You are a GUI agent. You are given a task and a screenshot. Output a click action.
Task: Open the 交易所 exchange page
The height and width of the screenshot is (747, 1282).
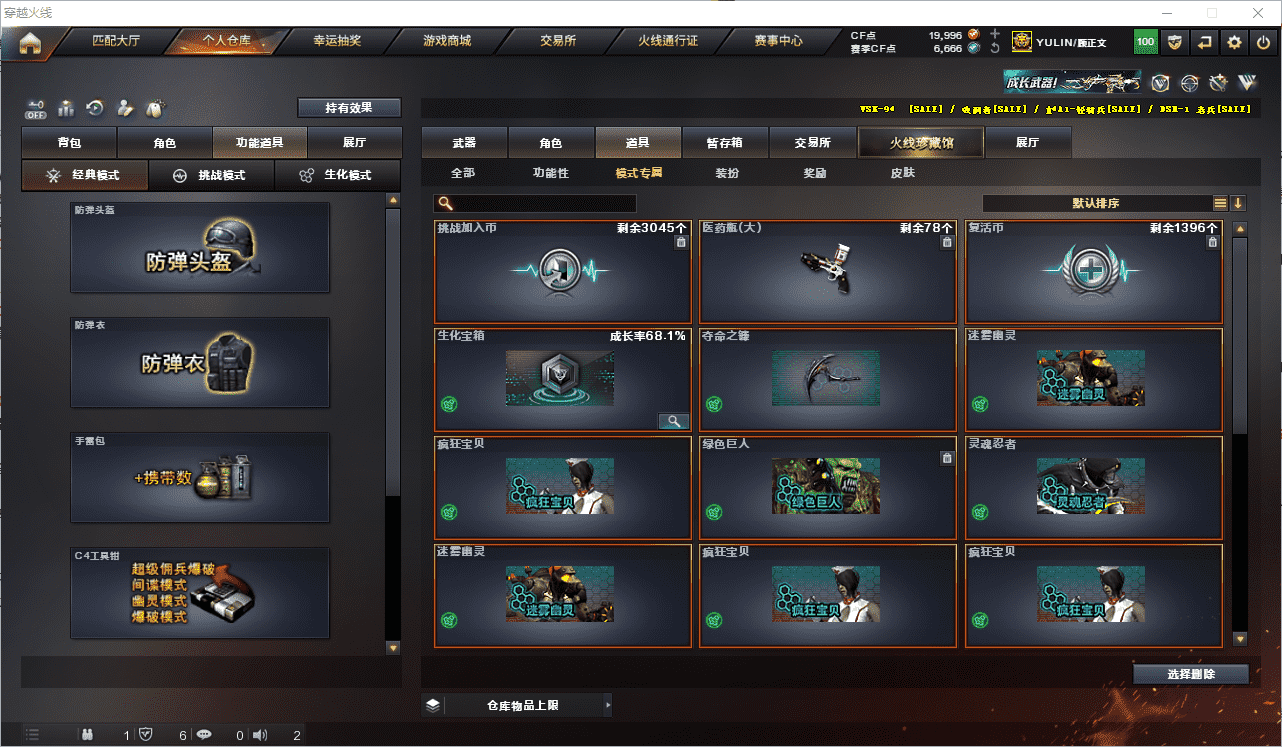[558, 41]
